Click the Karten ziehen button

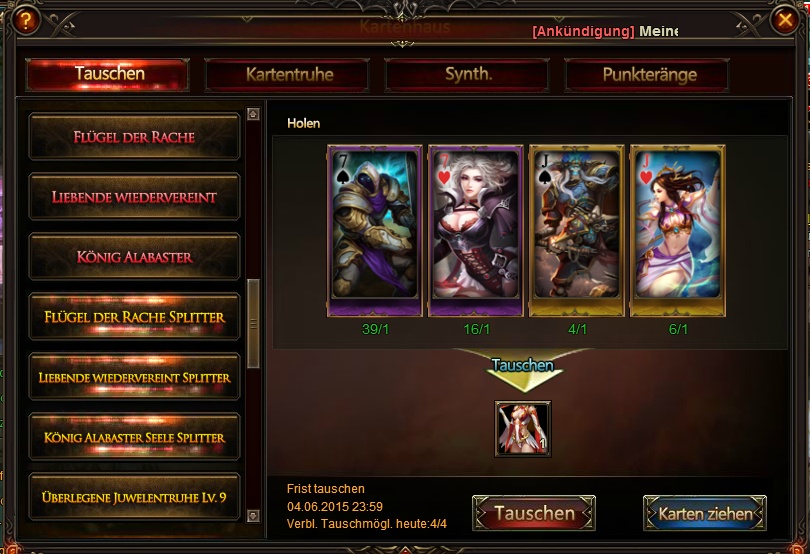point(705,514)
